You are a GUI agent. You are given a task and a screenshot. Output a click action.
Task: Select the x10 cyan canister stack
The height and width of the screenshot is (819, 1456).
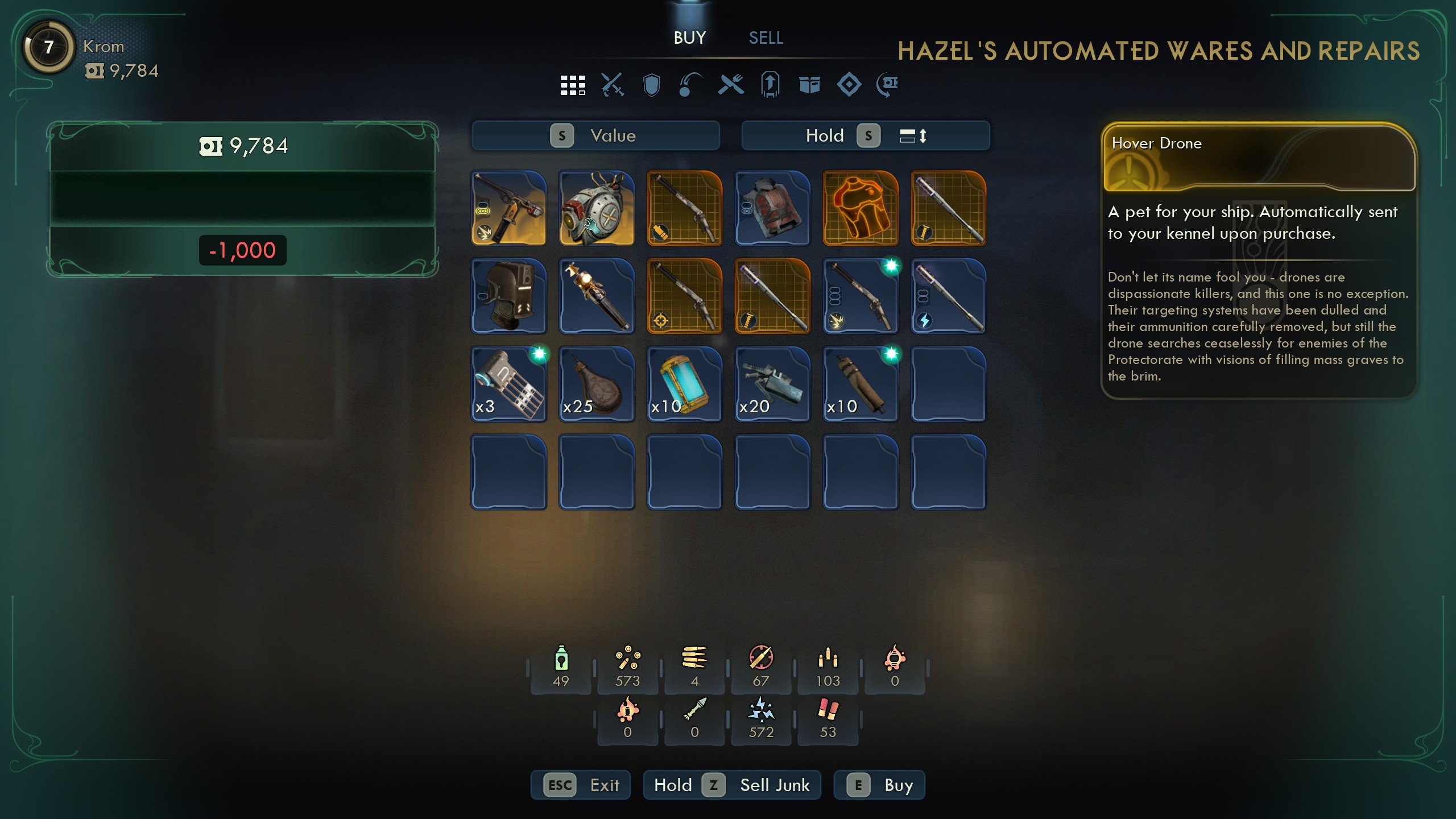(684, 384)
